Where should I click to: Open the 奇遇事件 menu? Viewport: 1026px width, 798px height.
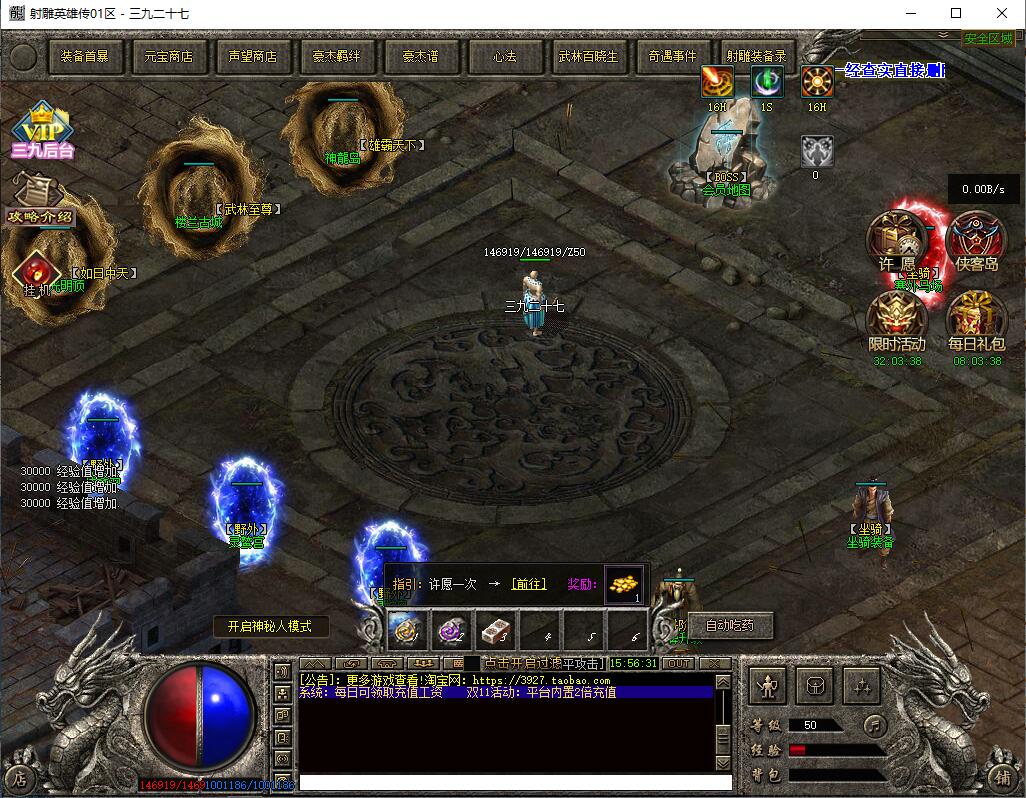672,57
